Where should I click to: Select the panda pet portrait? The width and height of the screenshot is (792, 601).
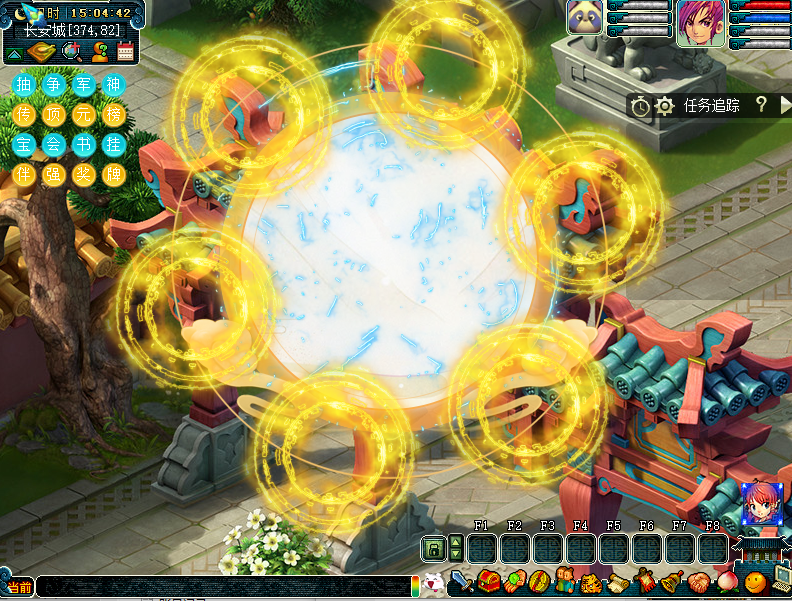585,18
